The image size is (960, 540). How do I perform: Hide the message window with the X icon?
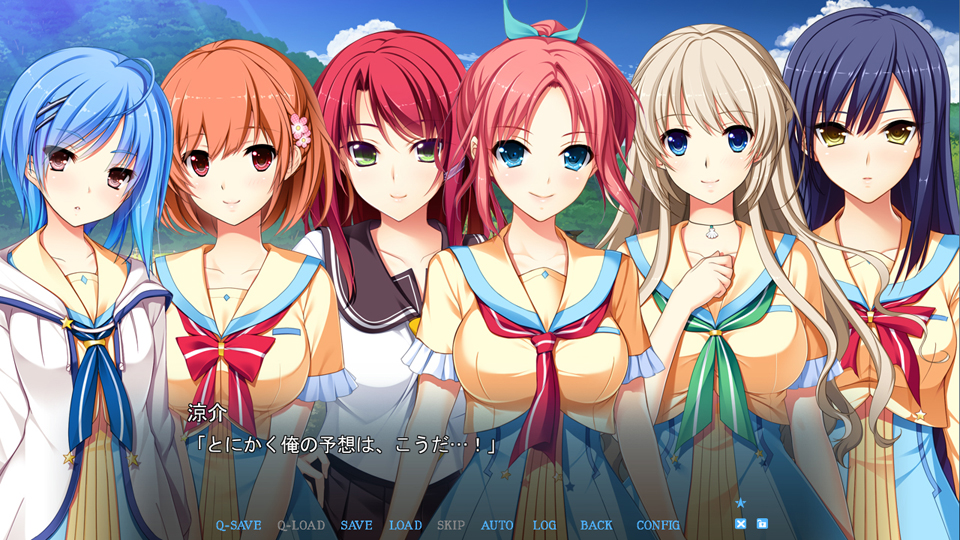[x=741, y=524]
